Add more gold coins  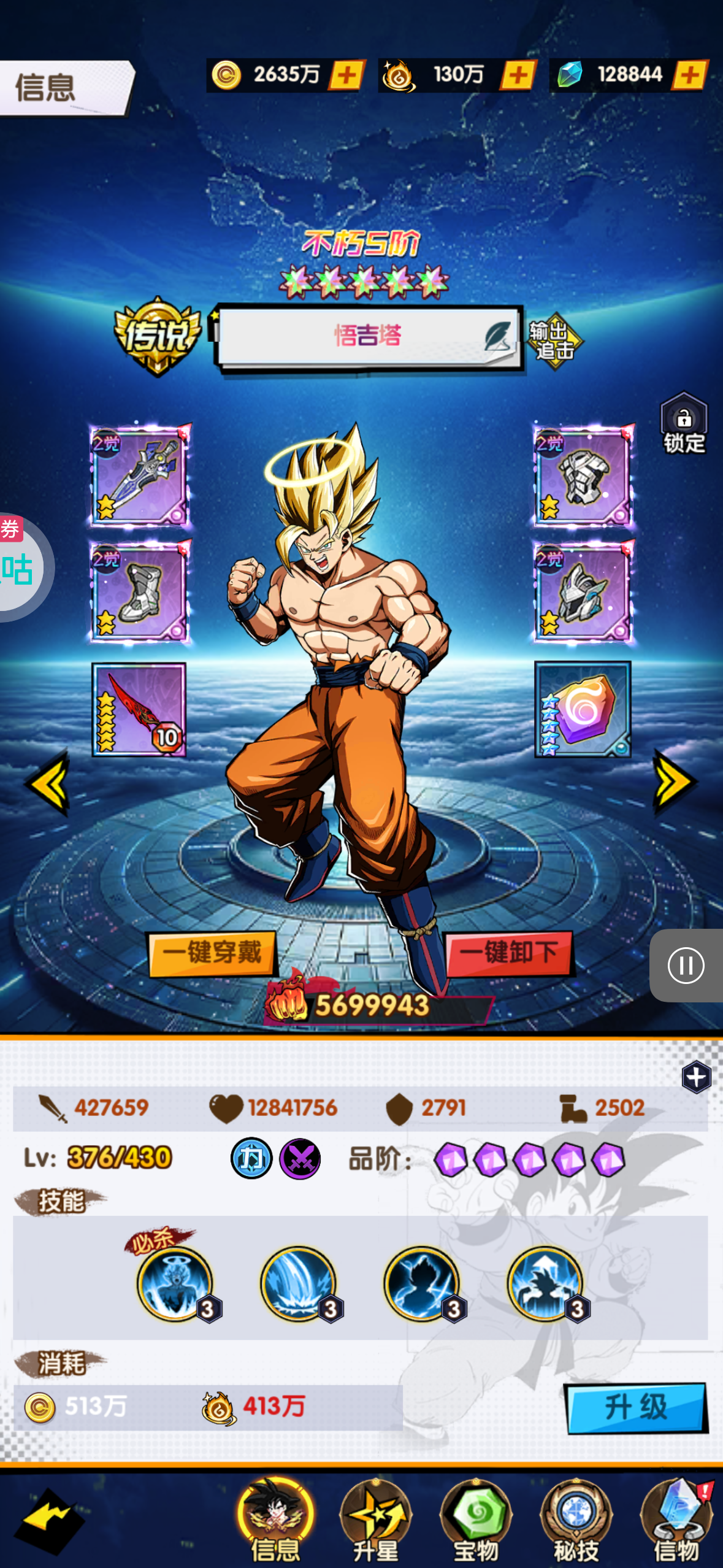[x=347, y=75]
